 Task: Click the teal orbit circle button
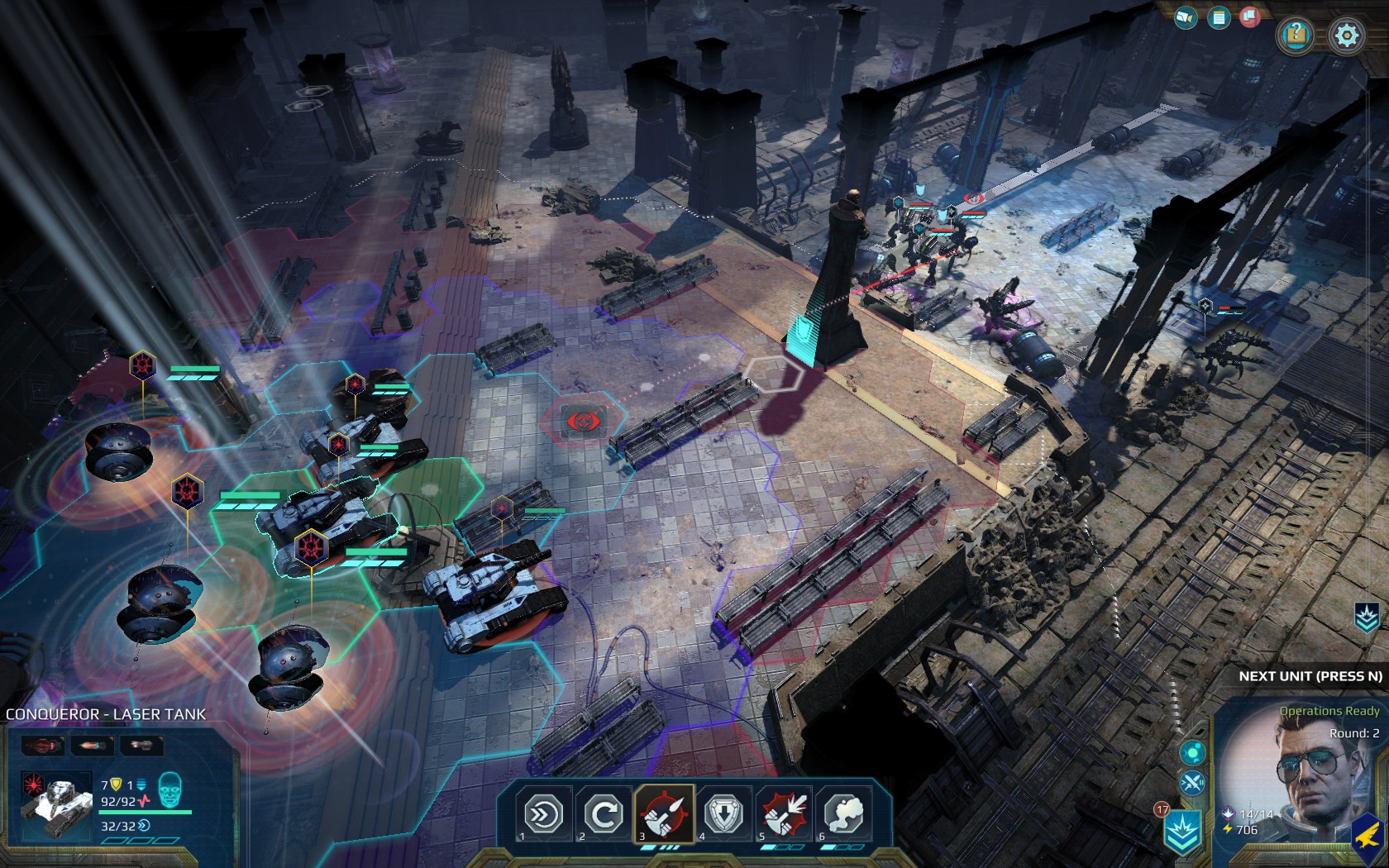[1192, 752]
